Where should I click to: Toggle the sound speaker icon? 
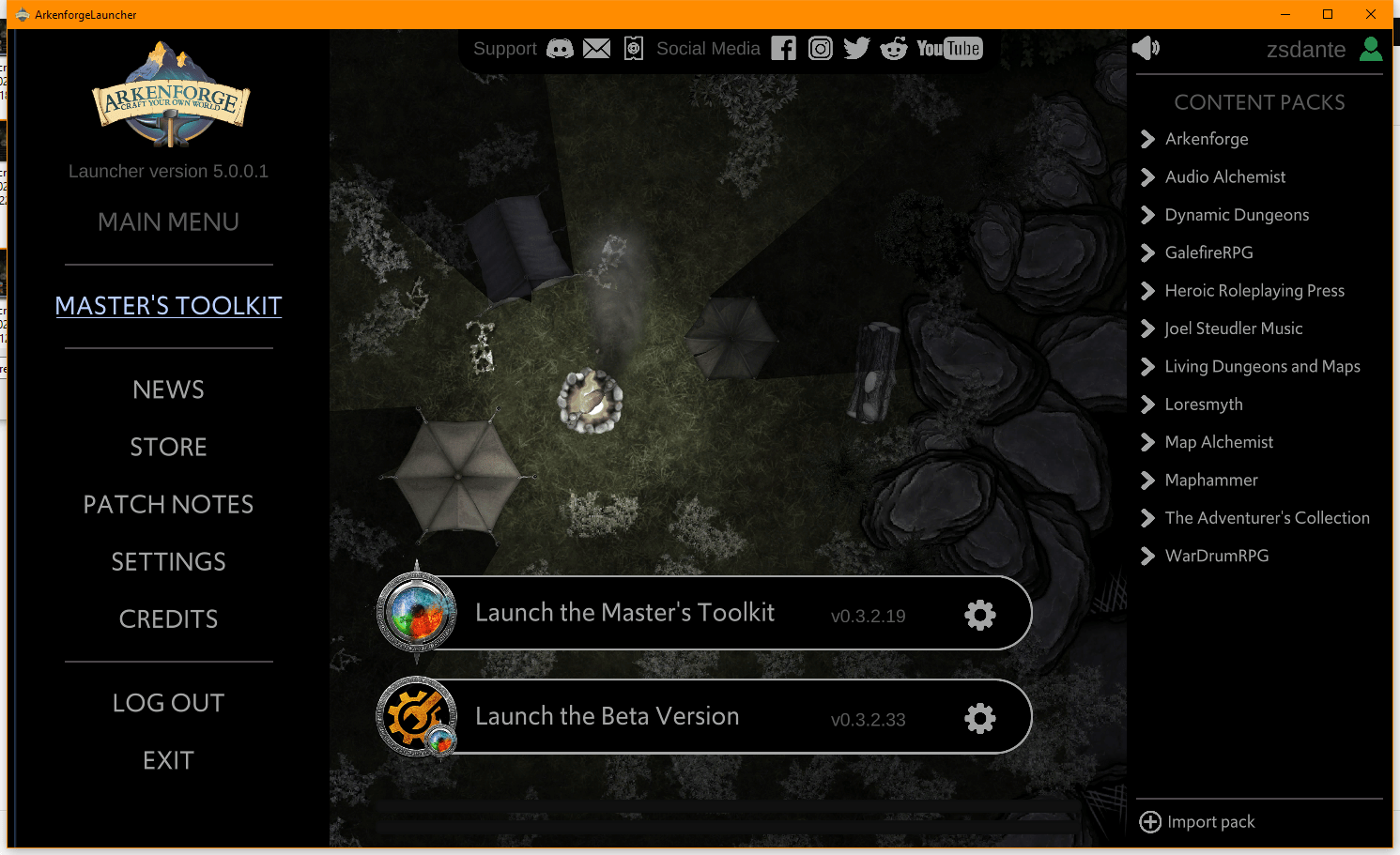click(x=1146, y=49)
